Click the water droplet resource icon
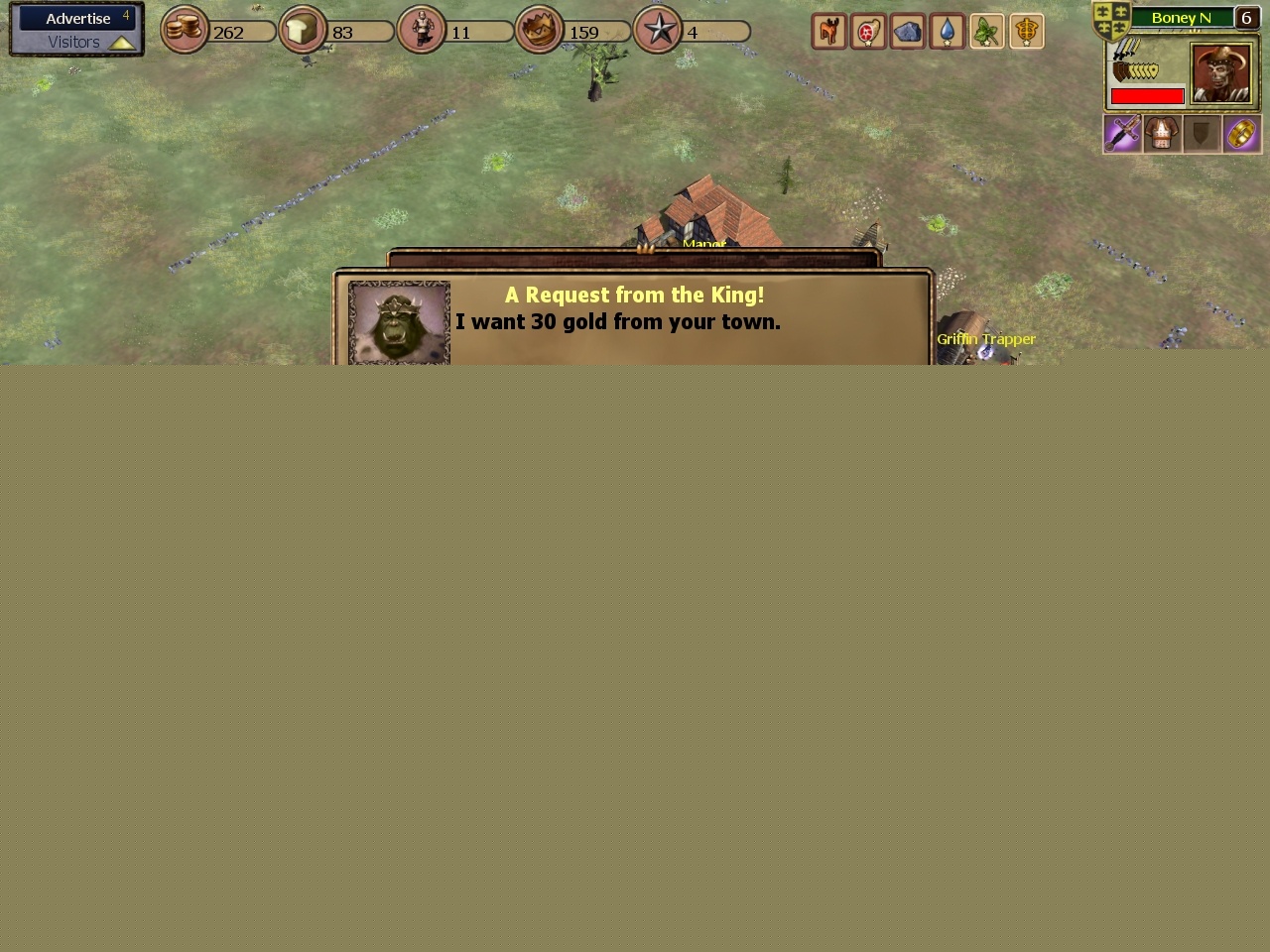The height and width of the screenshot is (952, 1270). (948, 31)
